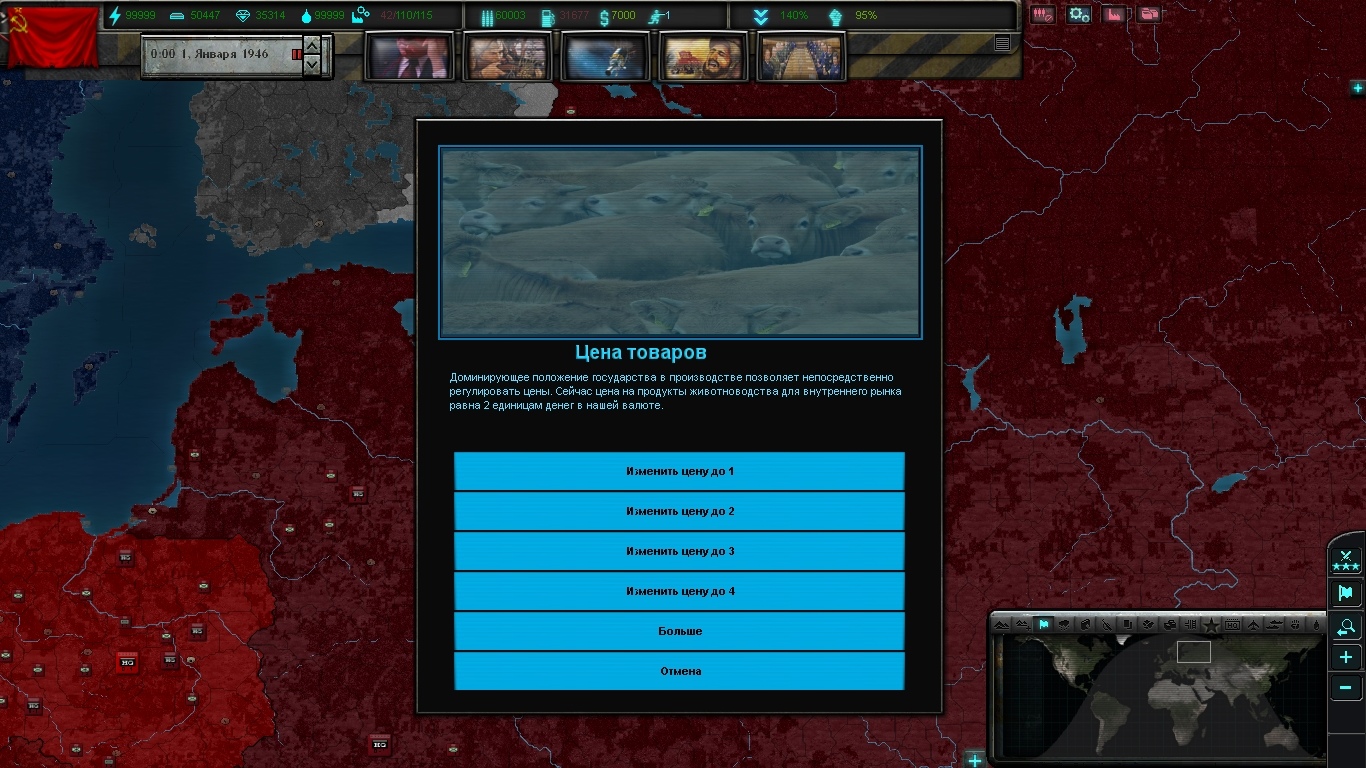Toggle the flag overlay on the minimap toolbar
1366x768 pixels.
(x=1043, y=625)
